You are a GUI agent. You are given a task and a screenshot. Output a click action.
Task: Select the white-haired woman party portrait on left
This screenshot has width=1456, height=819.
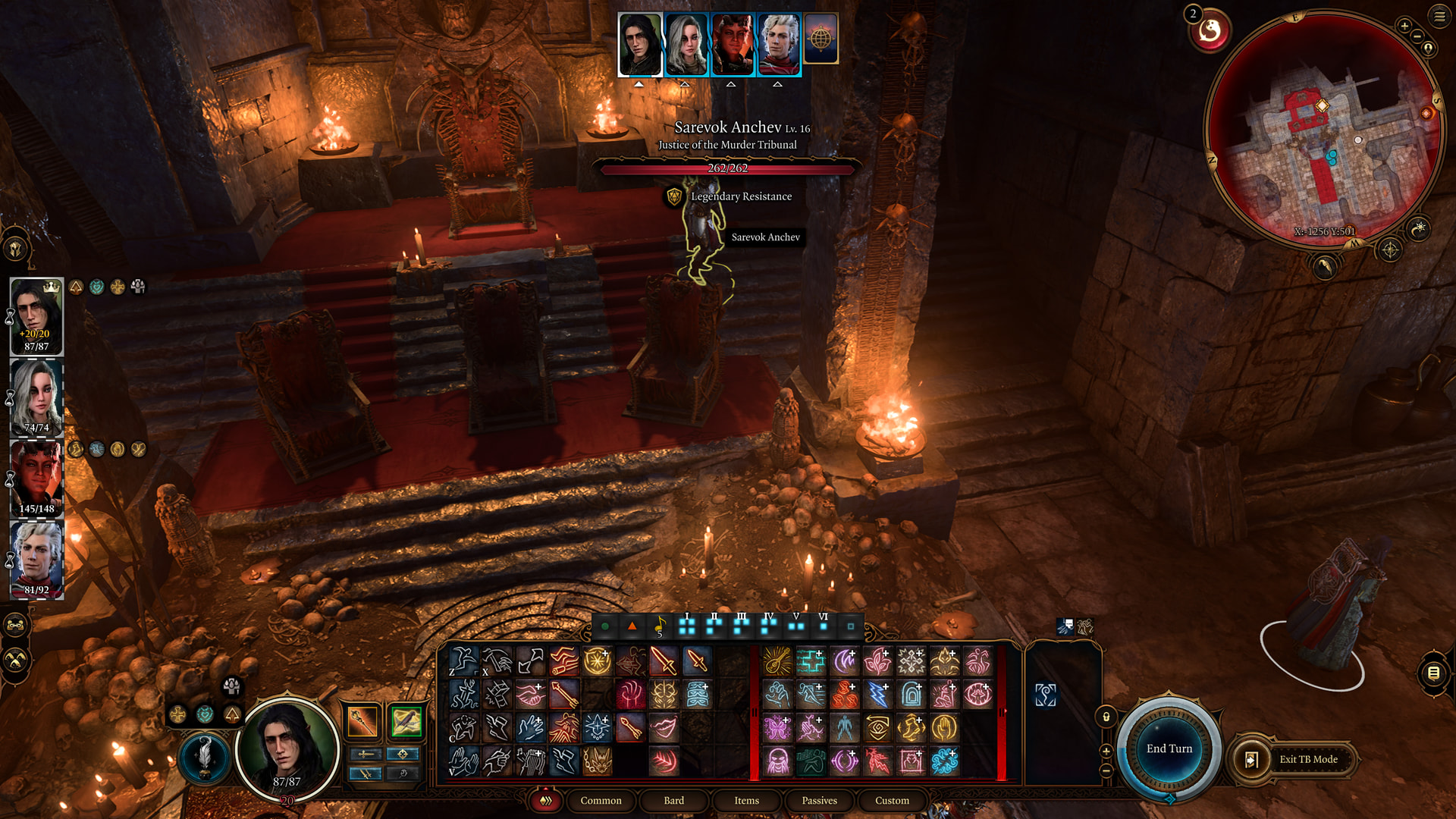point(36,397)
